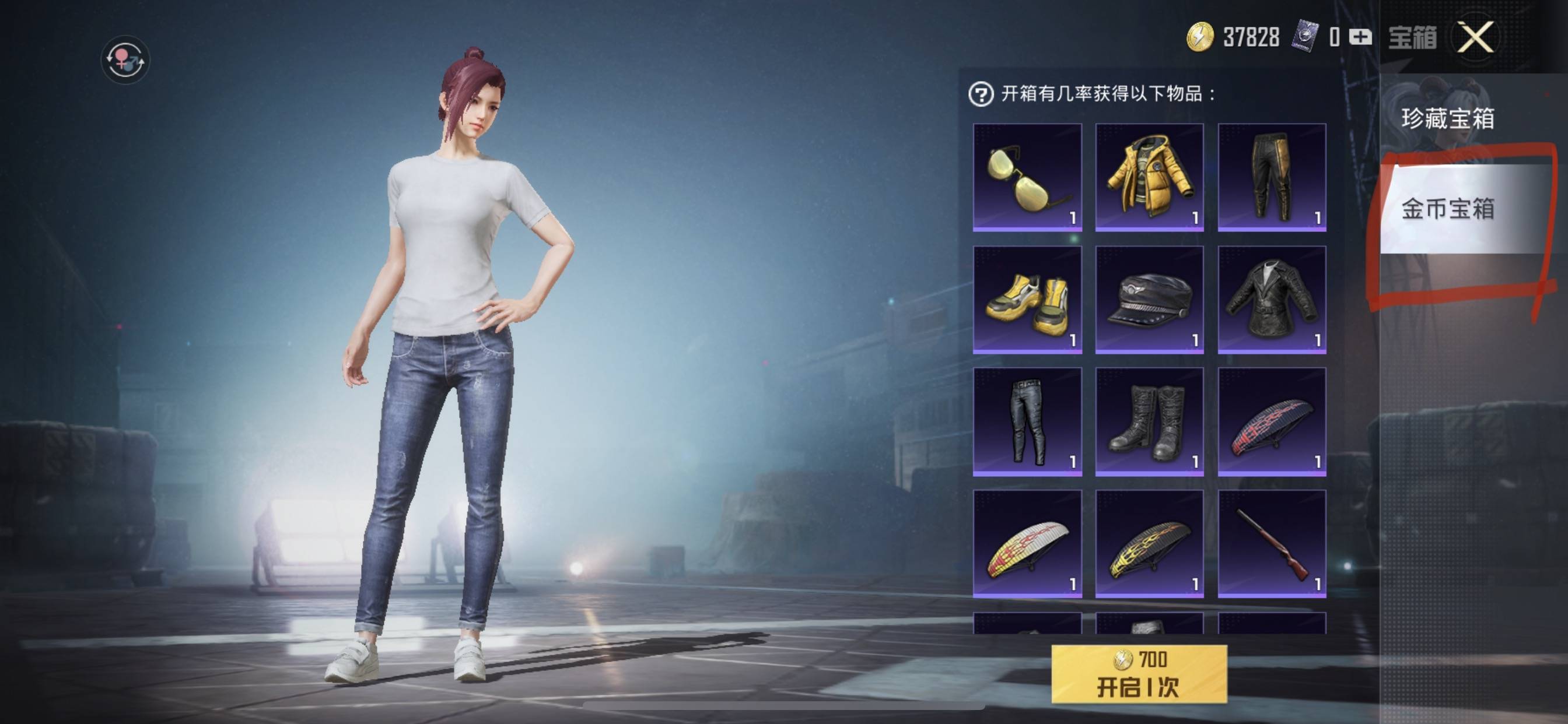Toggle the character gender switch
Image resolution: width=1568 pixels, height=724 pixels.
tap(125, 59)
